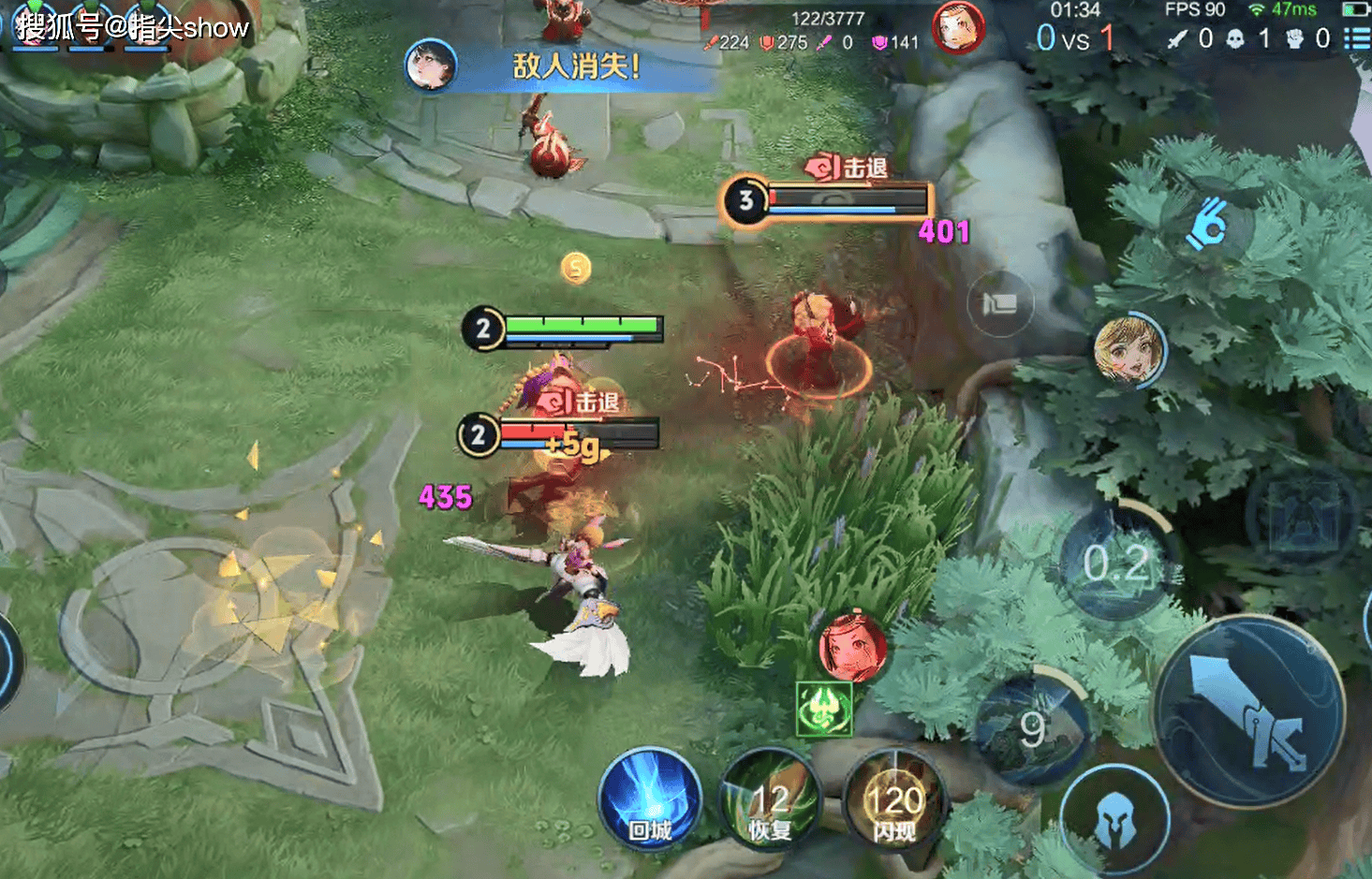Trigger the skill showing 0.2 cooldown
This screenshot has height=879, width=1372.
(x=1116, y=562)
